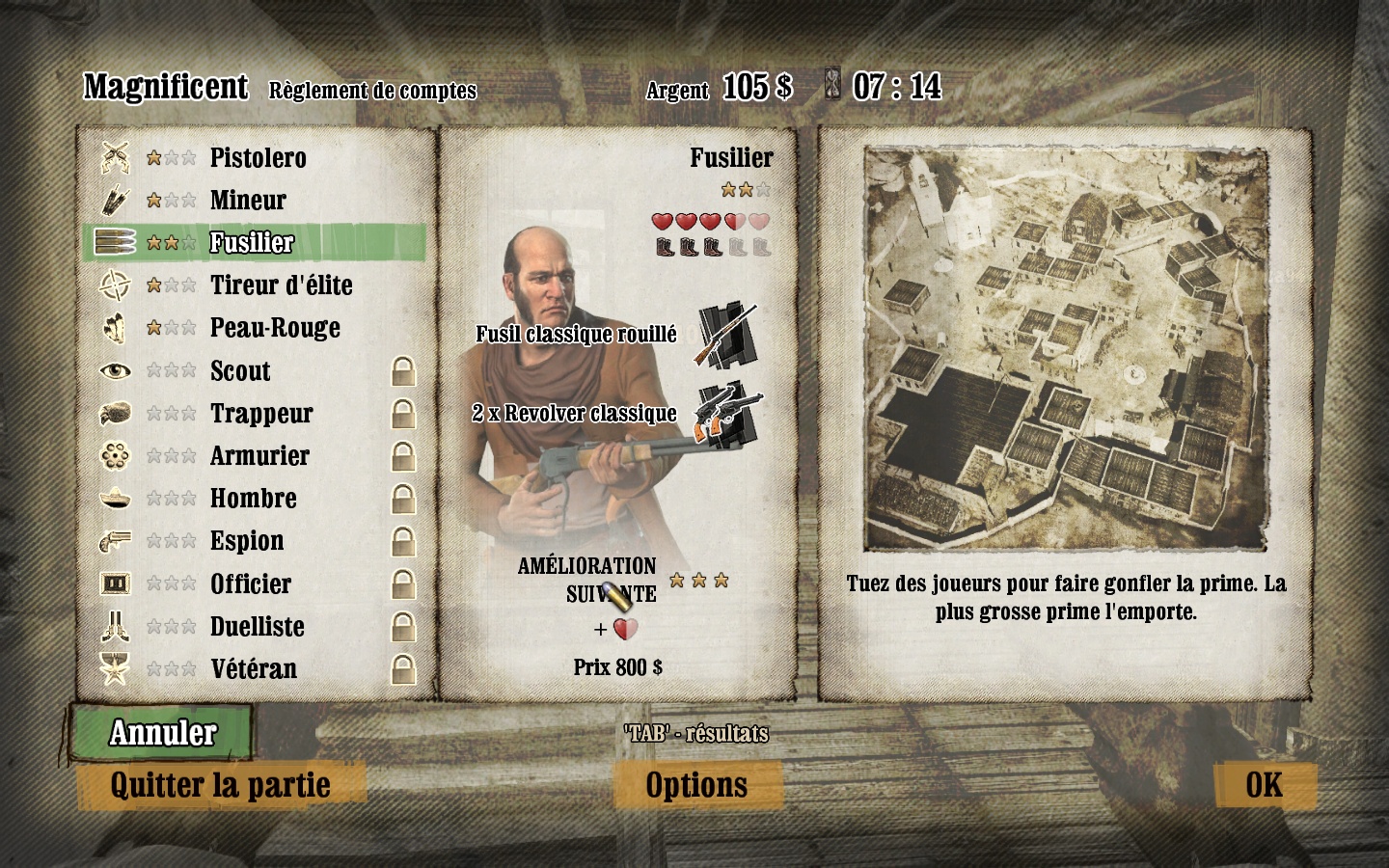Screen dimensions: 1389x868
Task: Confirm selection with OK
Action: point(1264,785)
